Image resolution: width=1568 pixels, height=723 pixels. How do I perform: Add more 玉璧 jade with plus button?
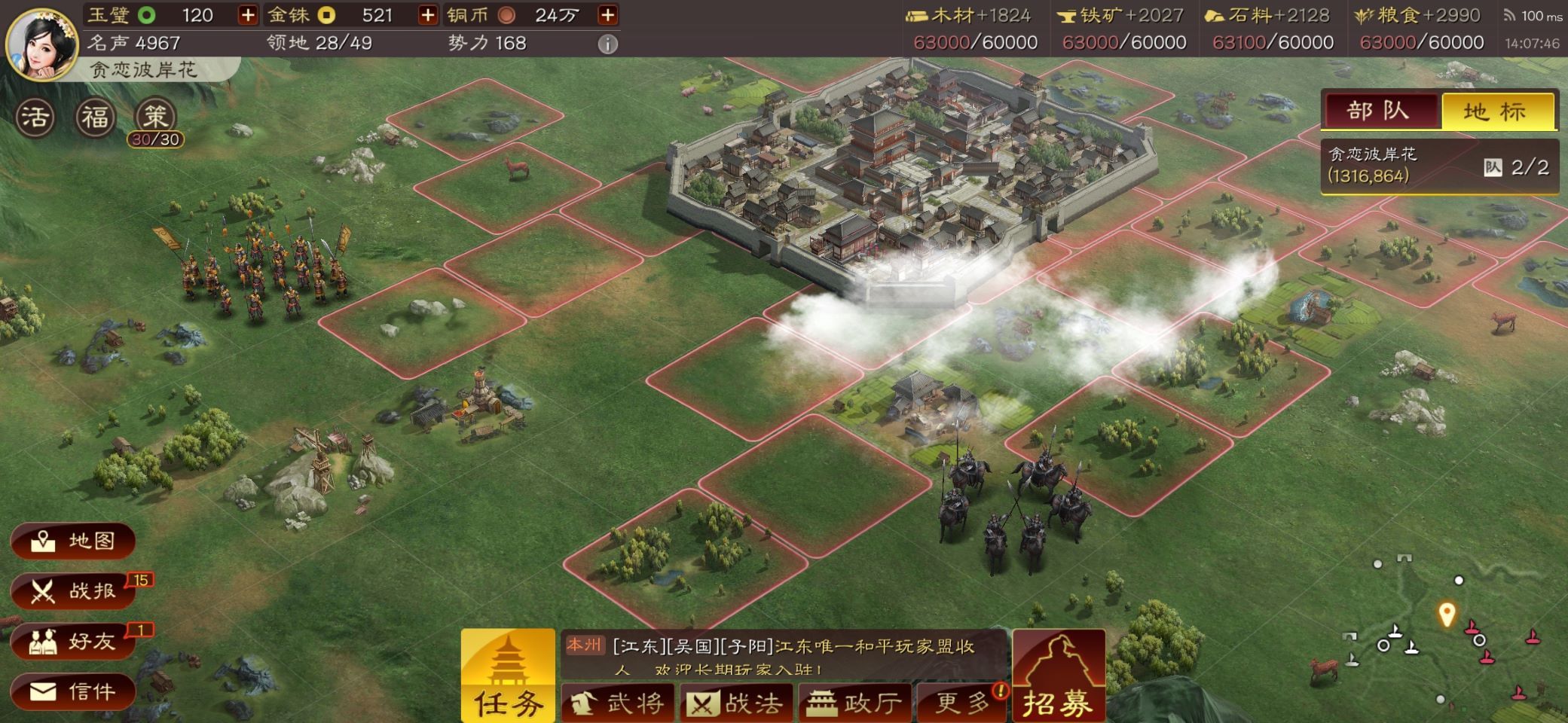[x=247, y=15]
